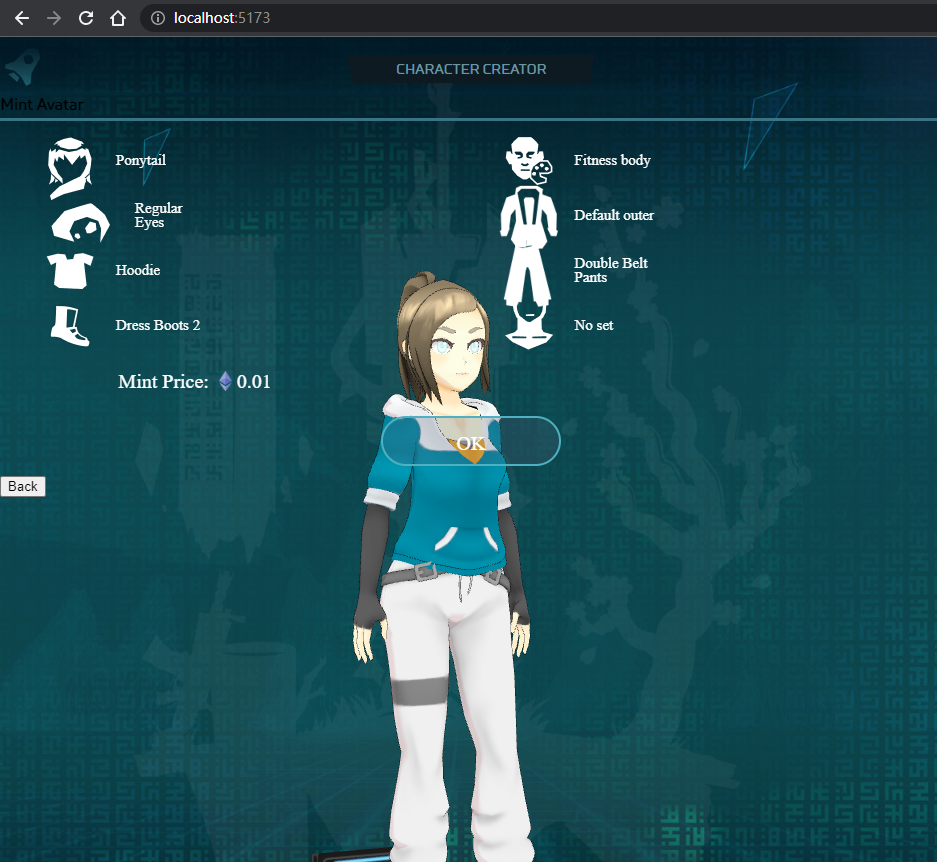The height and width of the screenshot is (862, 937).
Task: Go back using the Back button
Action: [22, 487]
